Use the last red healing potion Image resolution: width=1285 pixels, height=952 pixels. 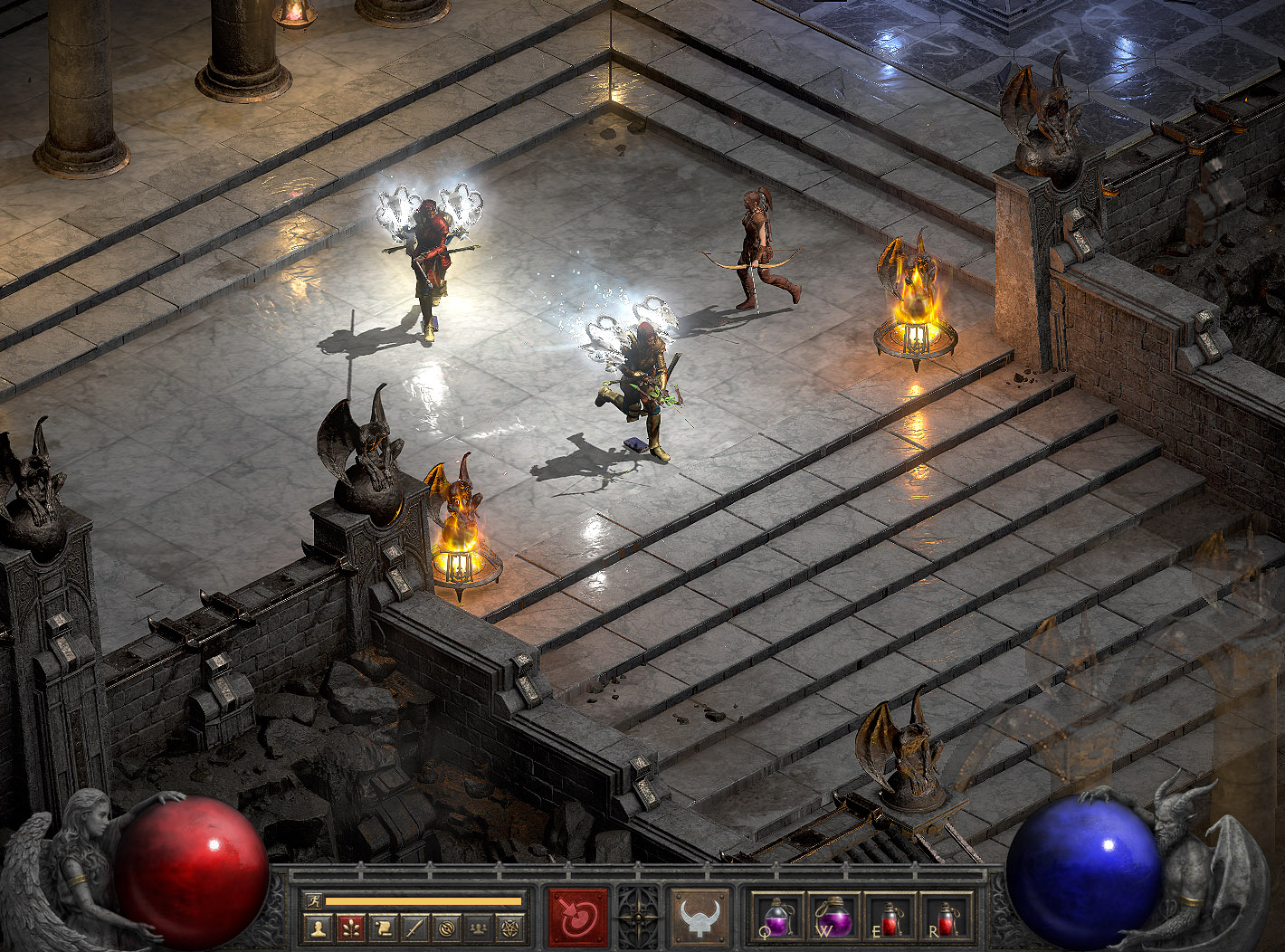[945, 918]
